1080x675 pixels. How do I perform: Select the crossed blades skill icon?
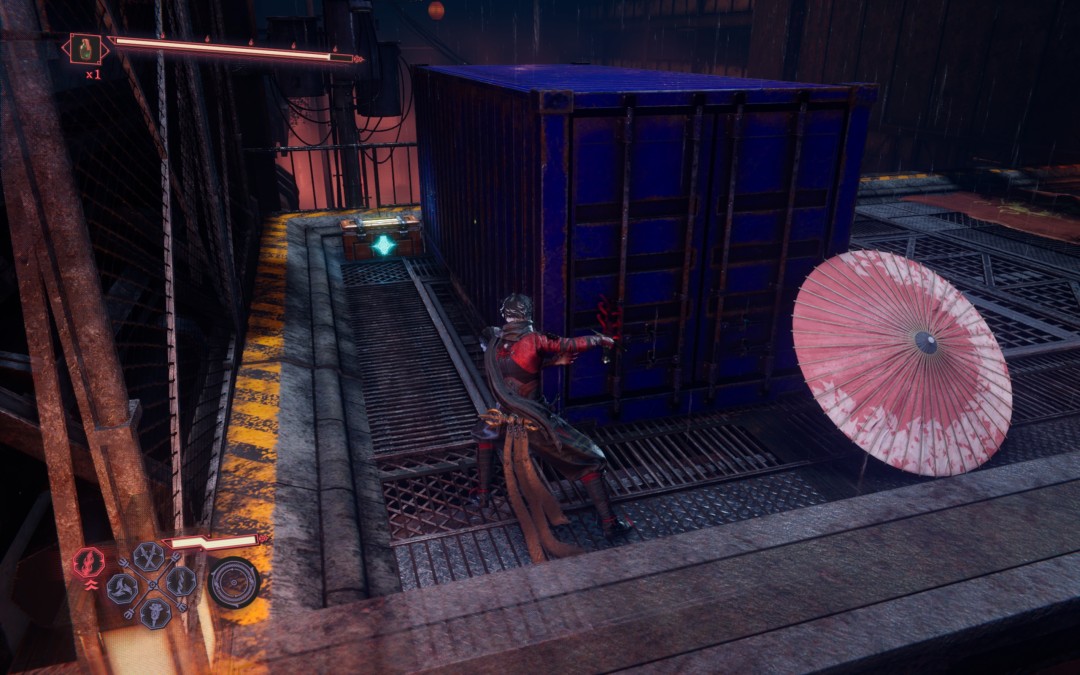(149, 556)
